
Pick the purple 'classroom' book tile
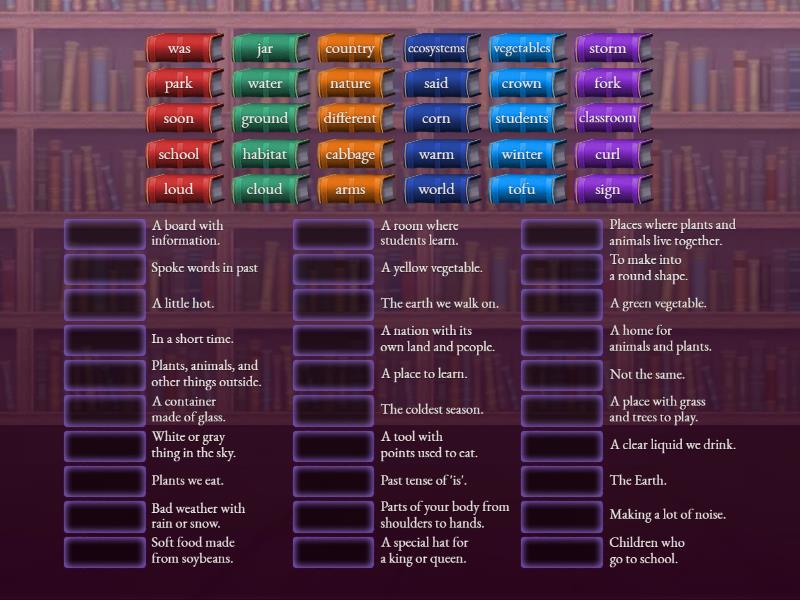pyautogui.click(x=608, y=118)
